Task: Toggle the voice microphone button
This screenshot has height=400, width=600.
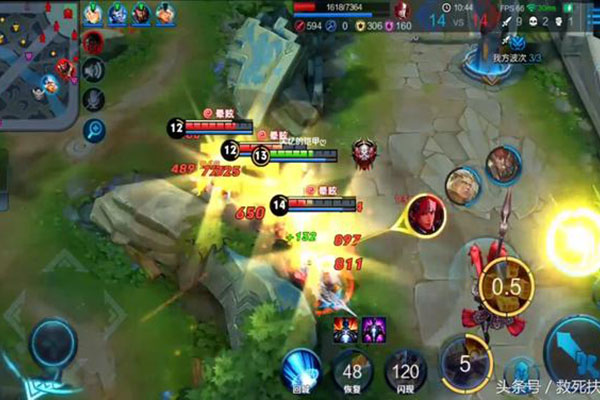Action: click(95, 100)
